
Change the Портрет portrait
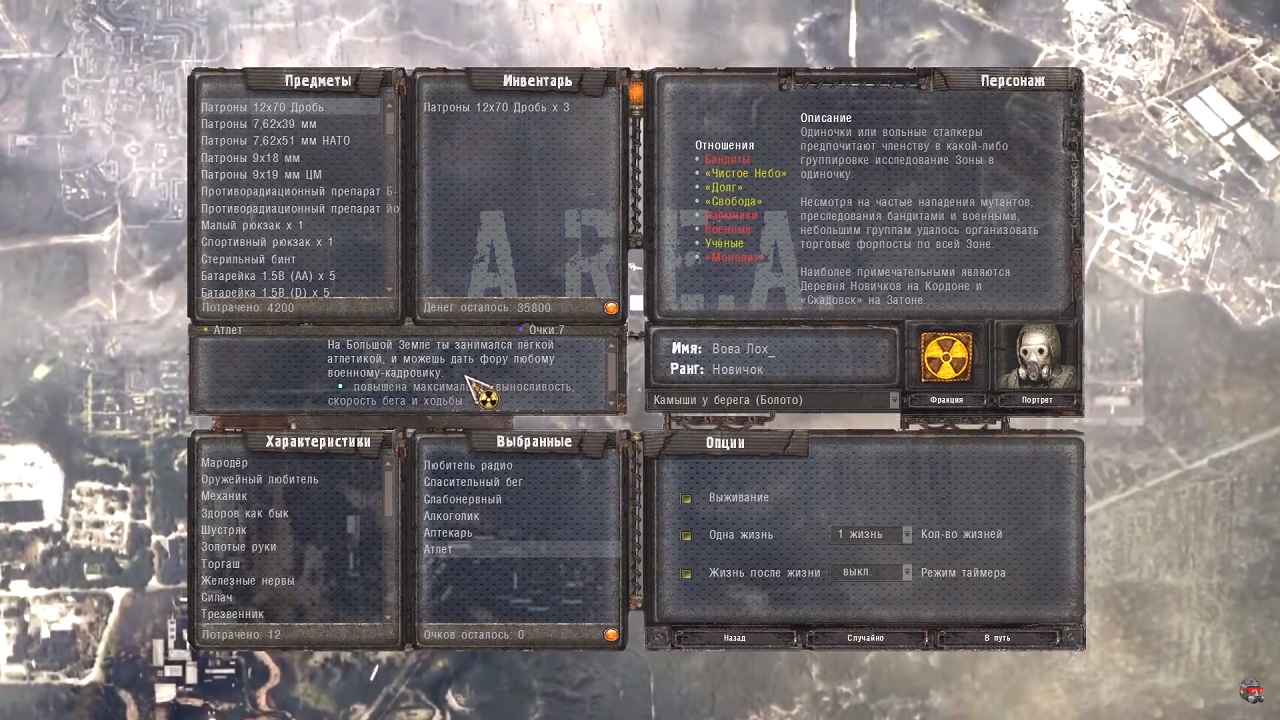pyautogui.click(x=1037, y=400)
